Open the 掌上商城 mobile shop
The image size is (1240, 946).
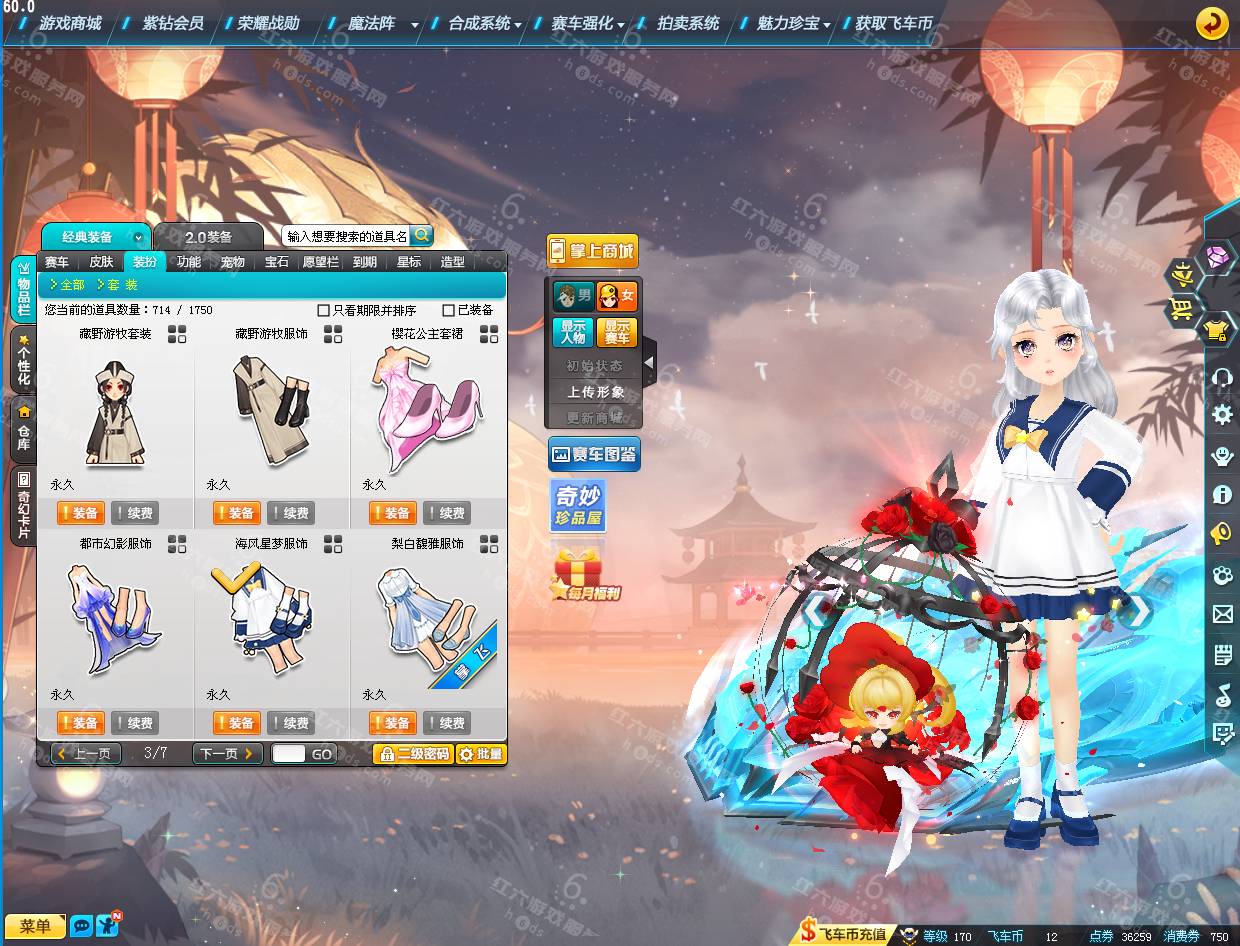click(592, 251)
